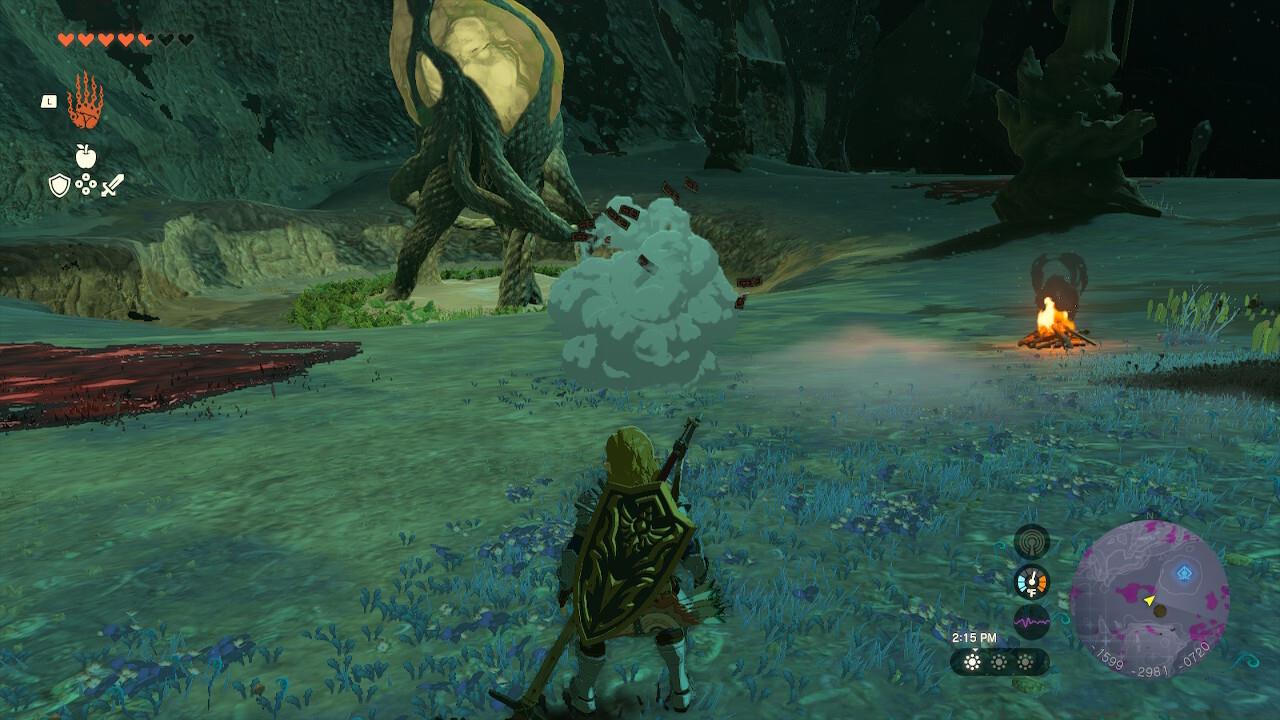1280x720 pixels.
Task: Select the flame sage ability icon
Action: tap(83, 99)
